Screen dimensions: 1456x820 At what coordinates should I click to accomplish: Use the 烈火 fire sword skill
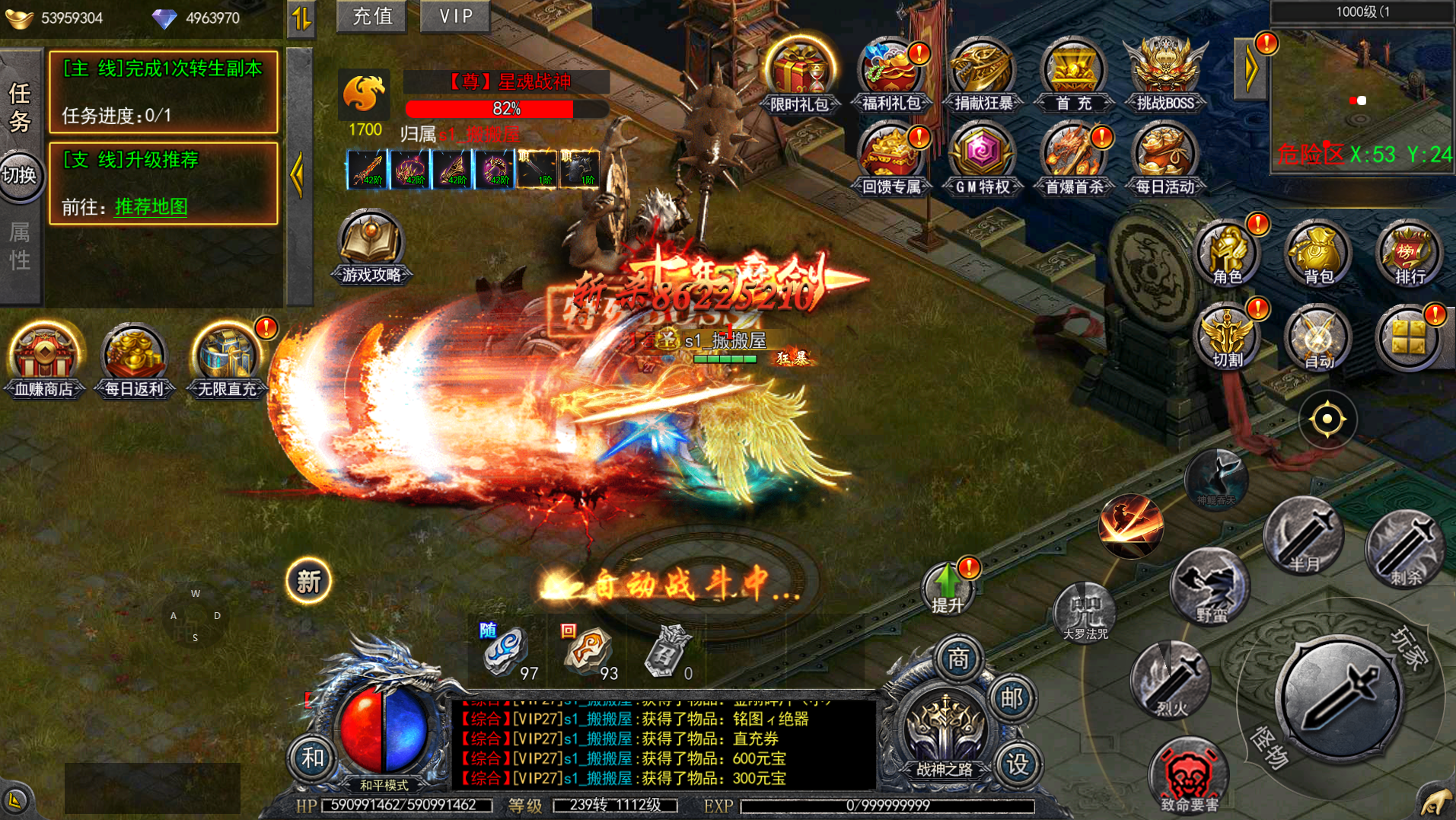pyautogui.click(x=1171, y=680)
